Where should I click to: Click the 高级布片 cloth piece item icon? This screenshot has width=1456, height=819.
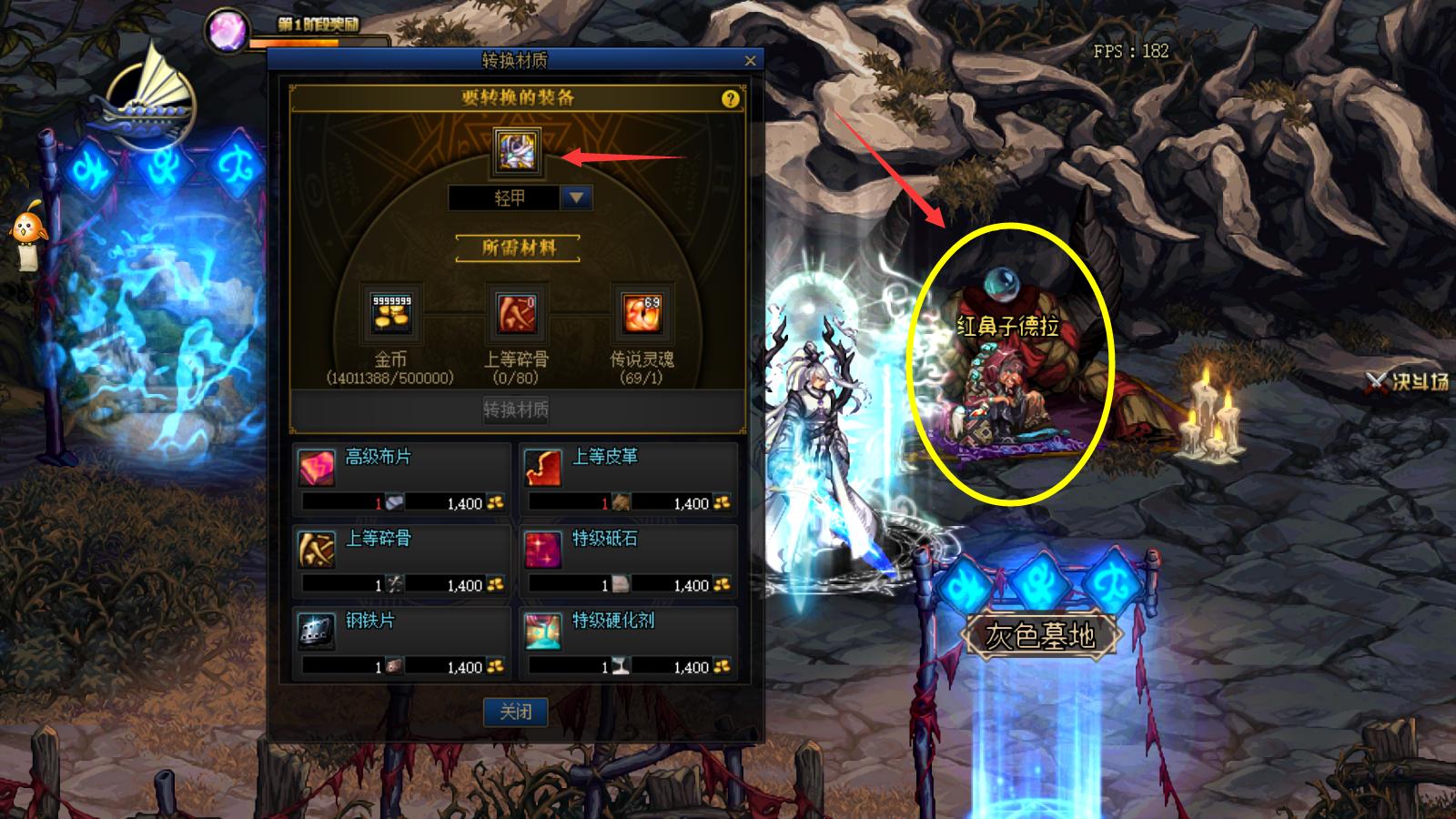coord(318,465)
